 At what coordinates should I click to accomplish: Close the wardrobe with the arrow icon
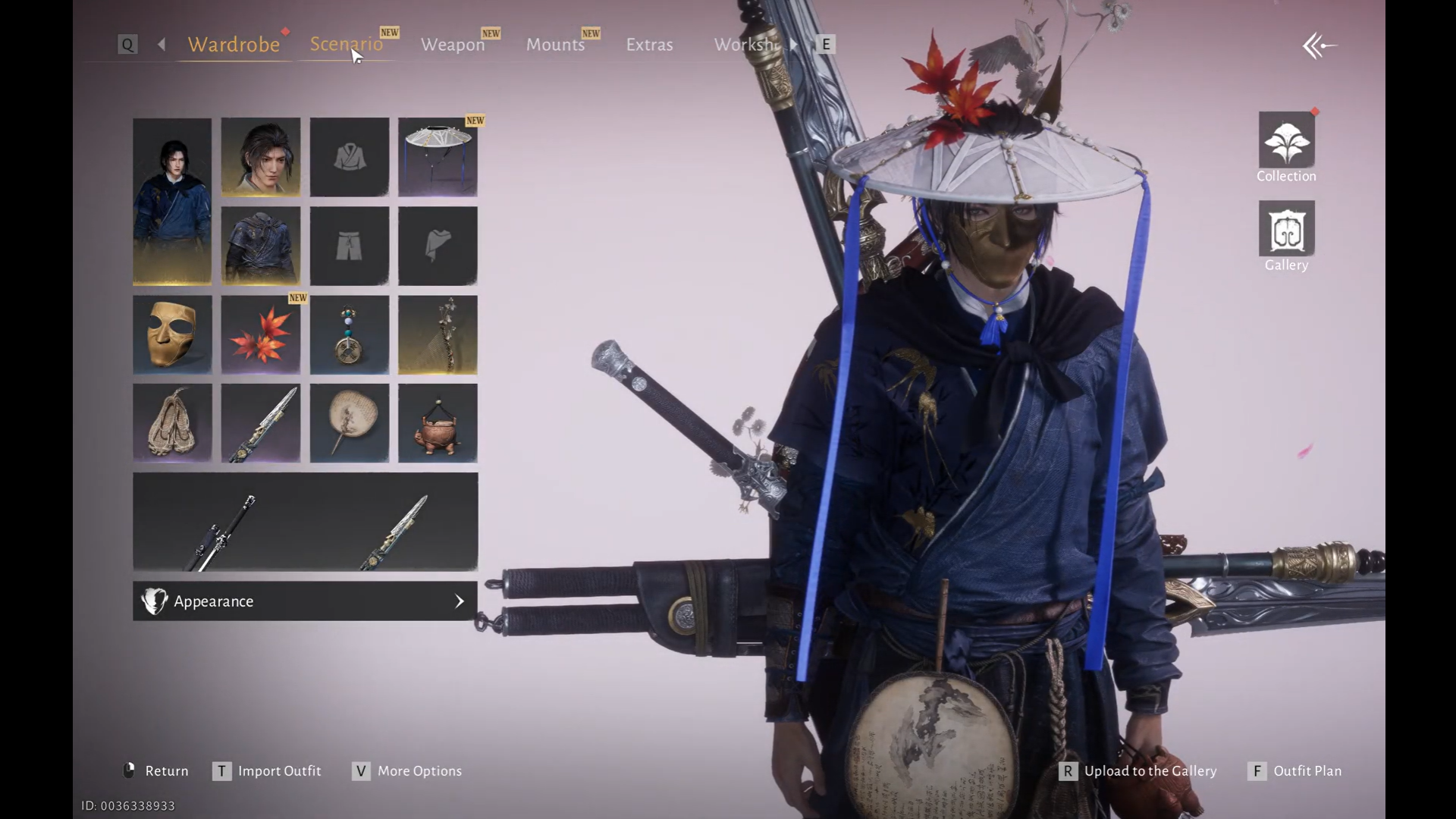1319,46
